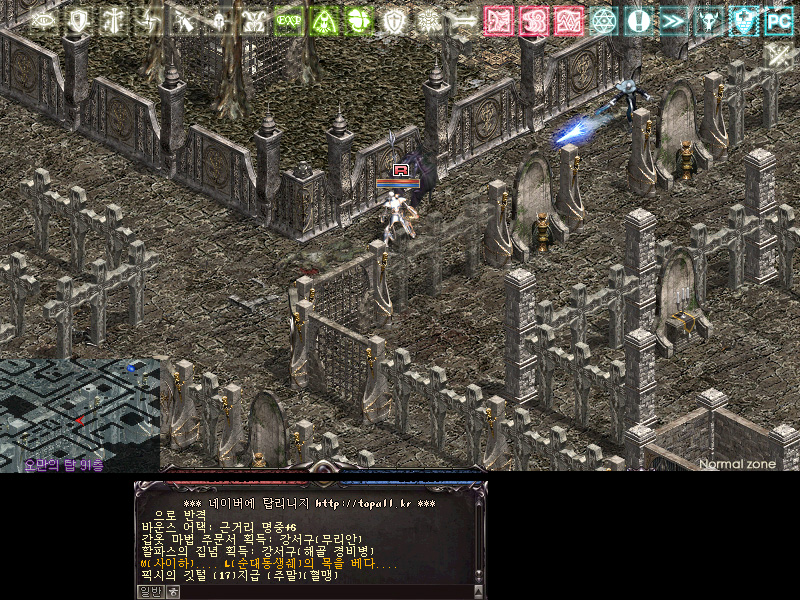Toggle the crossed swords icon
800x600 pixels.
[779, 55]
